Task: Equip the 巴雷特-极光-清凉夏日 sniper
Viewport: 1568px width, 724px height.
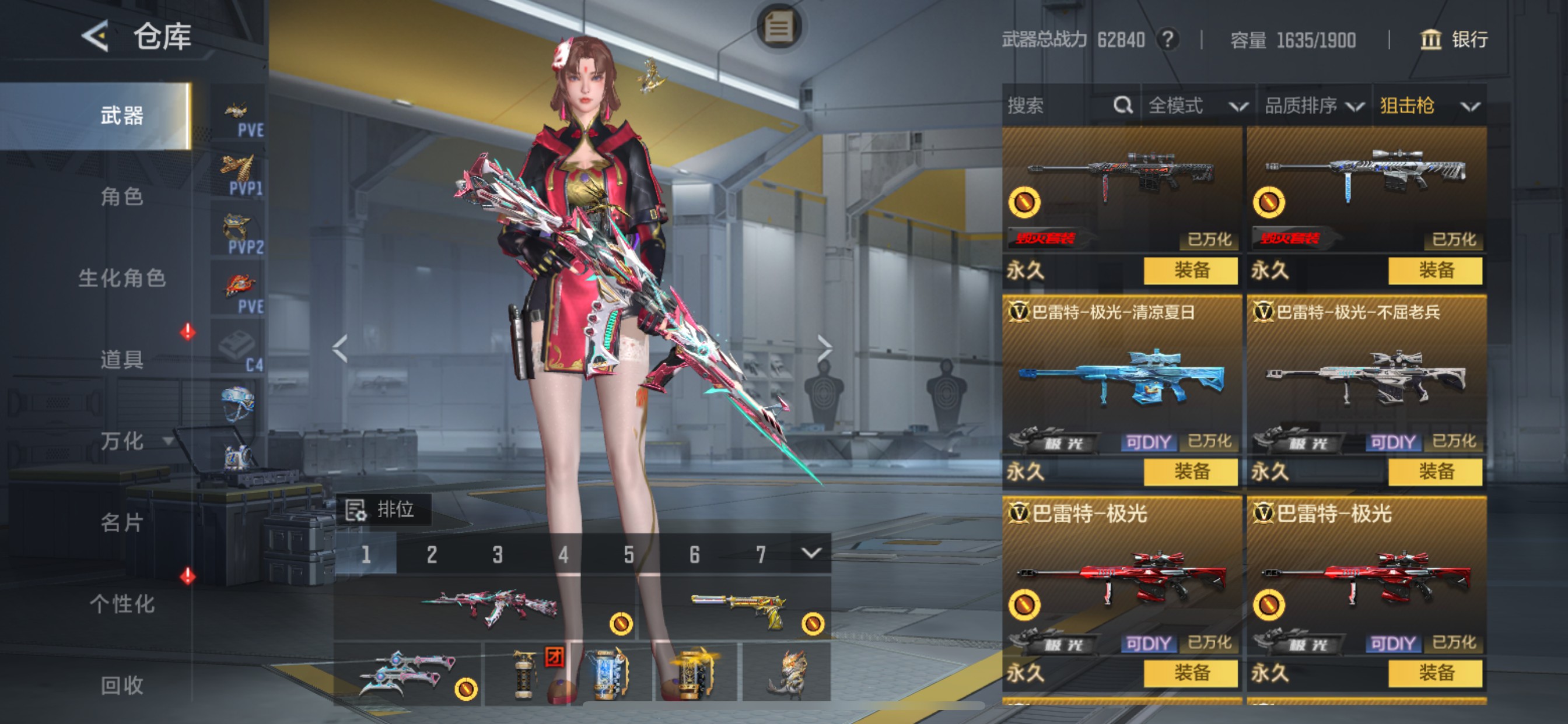Action: click(1191, 472)
